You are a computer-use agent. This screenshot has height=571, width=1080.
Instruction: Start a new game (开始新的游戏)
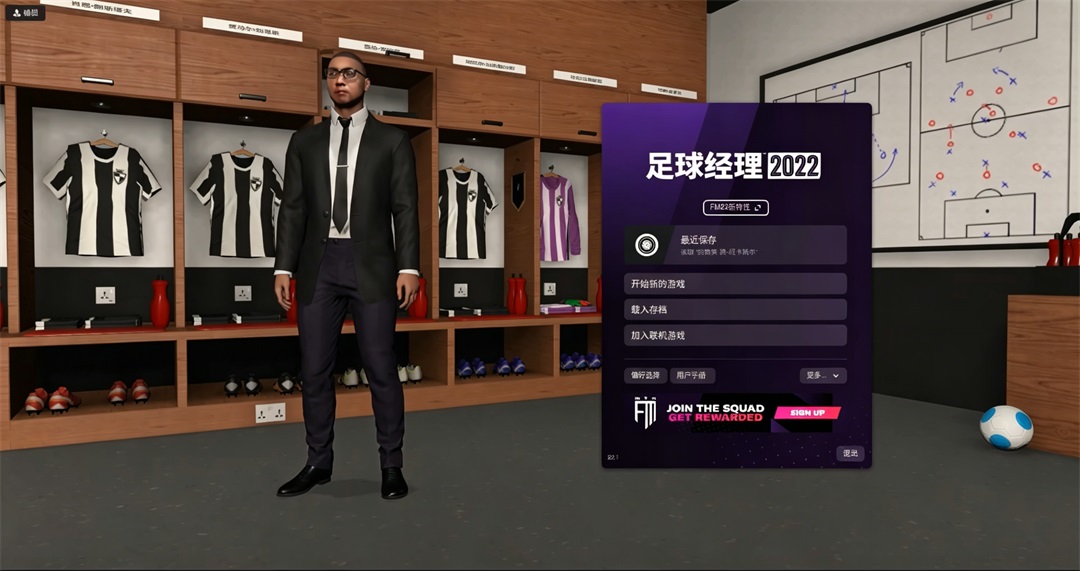pos(735,284)
